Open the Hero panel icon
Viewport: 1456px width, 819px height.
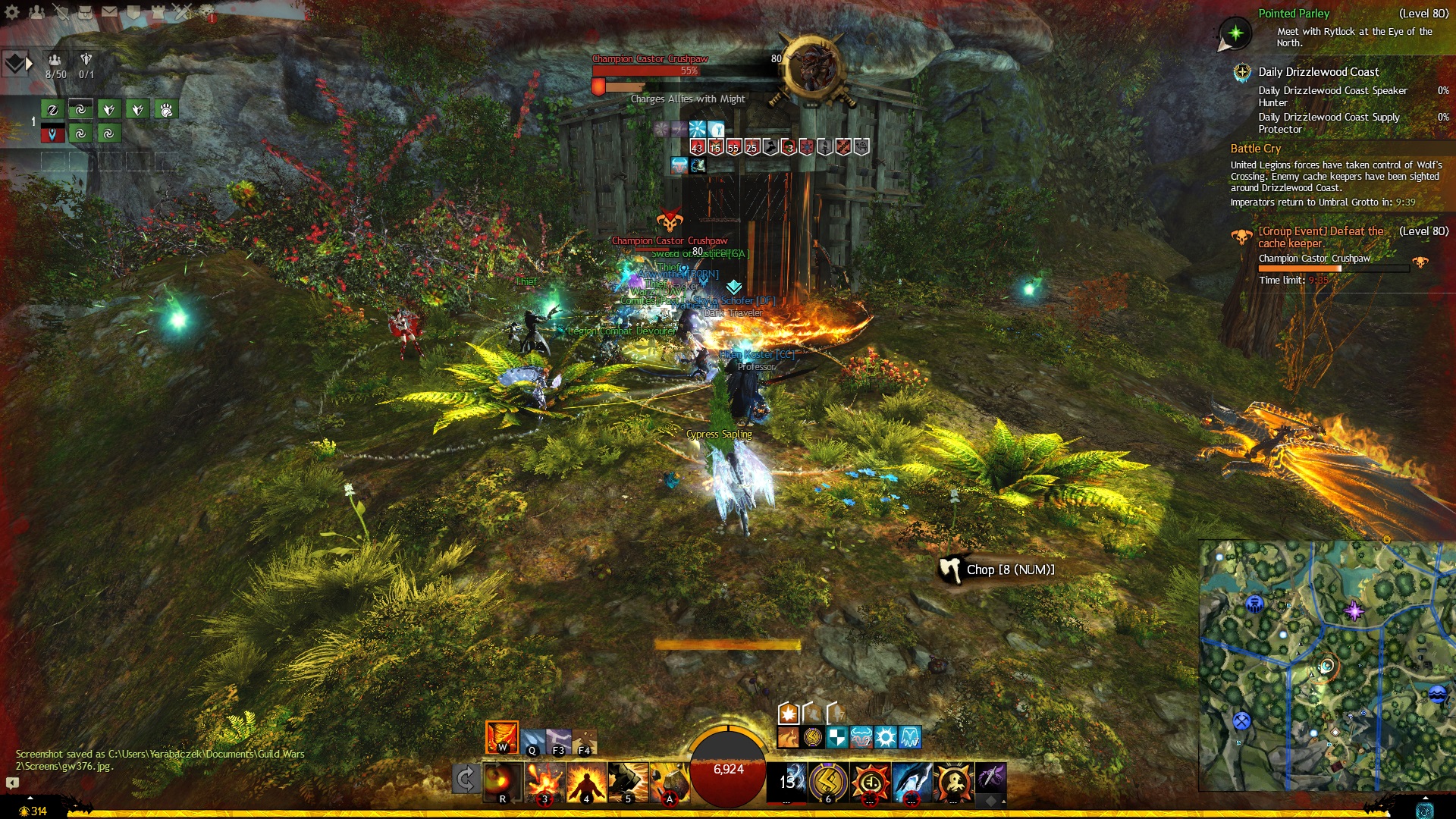point(61,12)
